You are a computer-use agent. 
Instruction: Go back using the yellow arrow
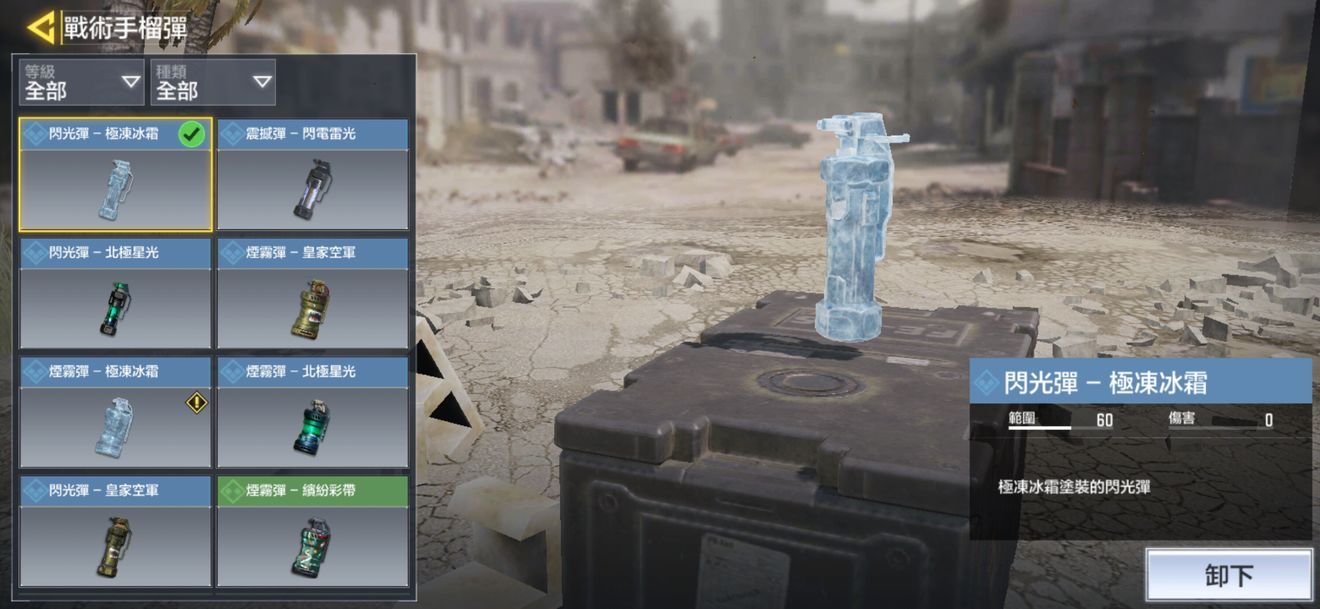coord(41,27)
